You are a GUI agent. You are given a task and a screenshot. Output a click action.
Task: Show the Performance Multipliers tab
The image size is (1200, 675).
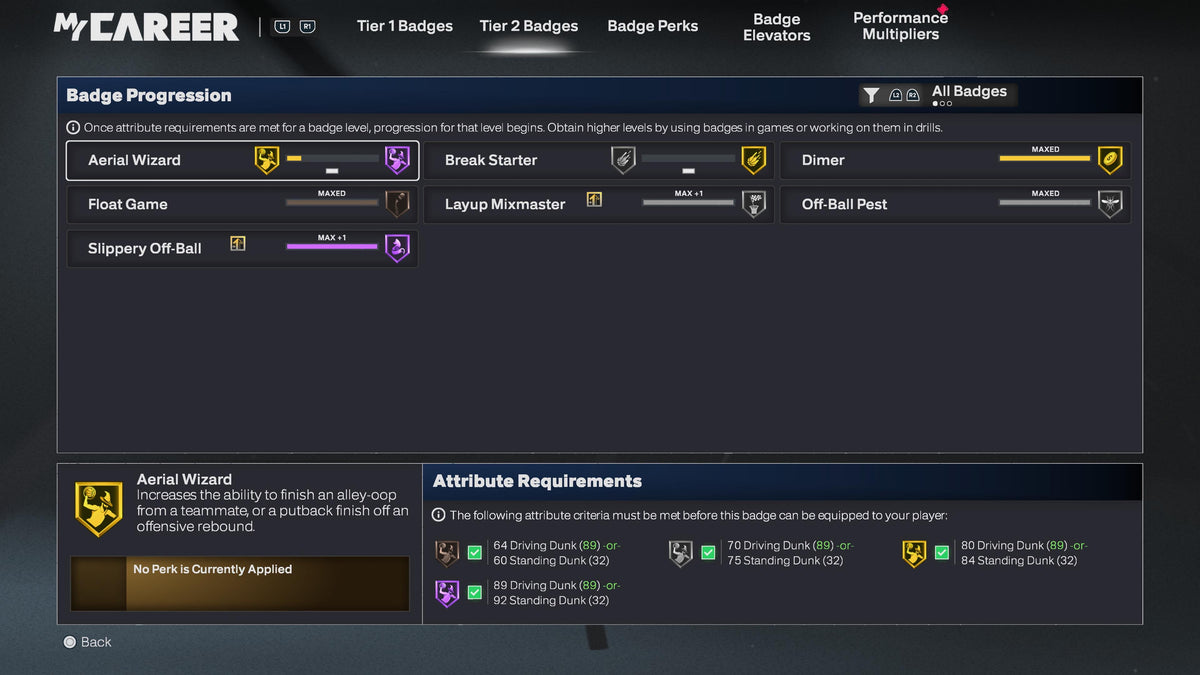coord(900,26)
